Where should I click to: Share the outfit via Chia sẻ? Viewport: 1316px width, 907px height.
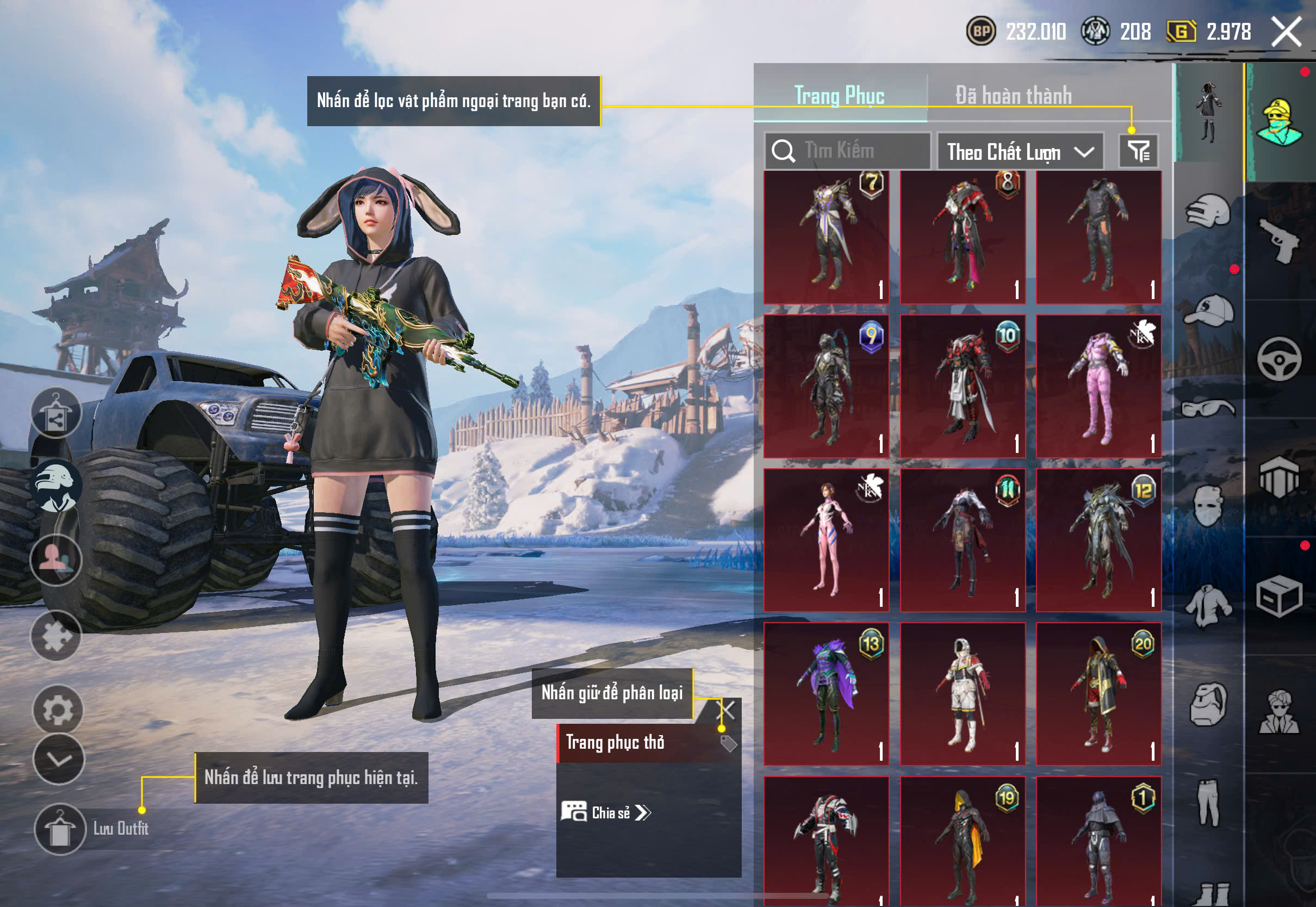[606, 813]
